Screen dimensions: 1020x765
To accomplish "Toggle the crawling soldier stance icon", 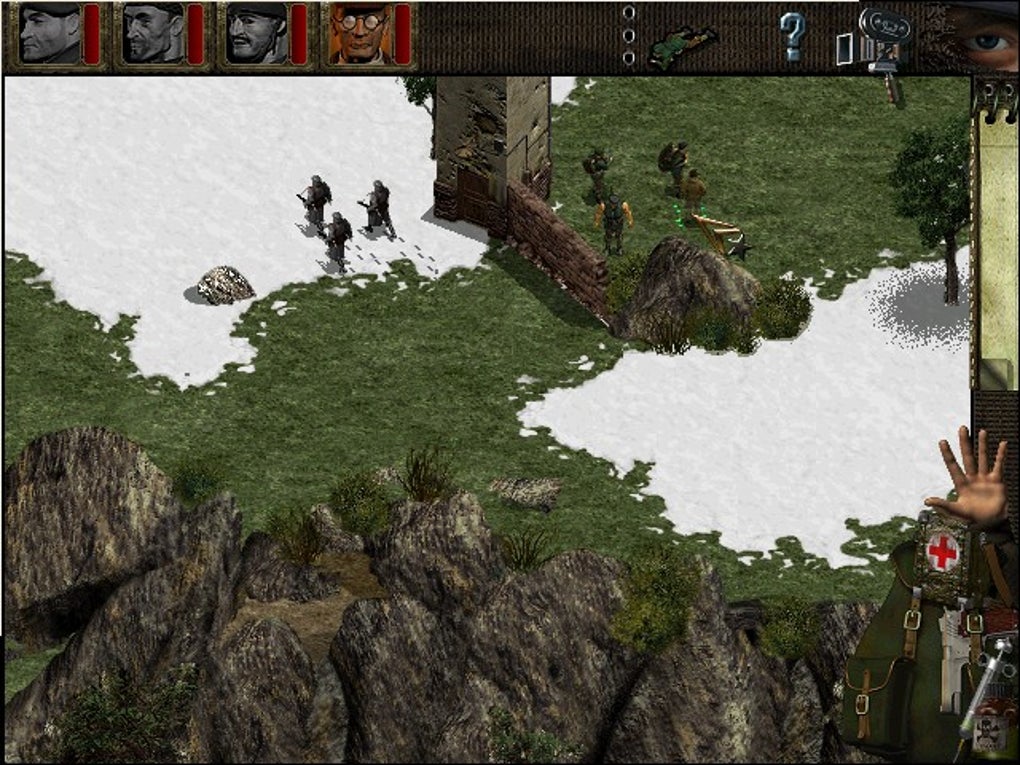I will (x=682, y=45).
